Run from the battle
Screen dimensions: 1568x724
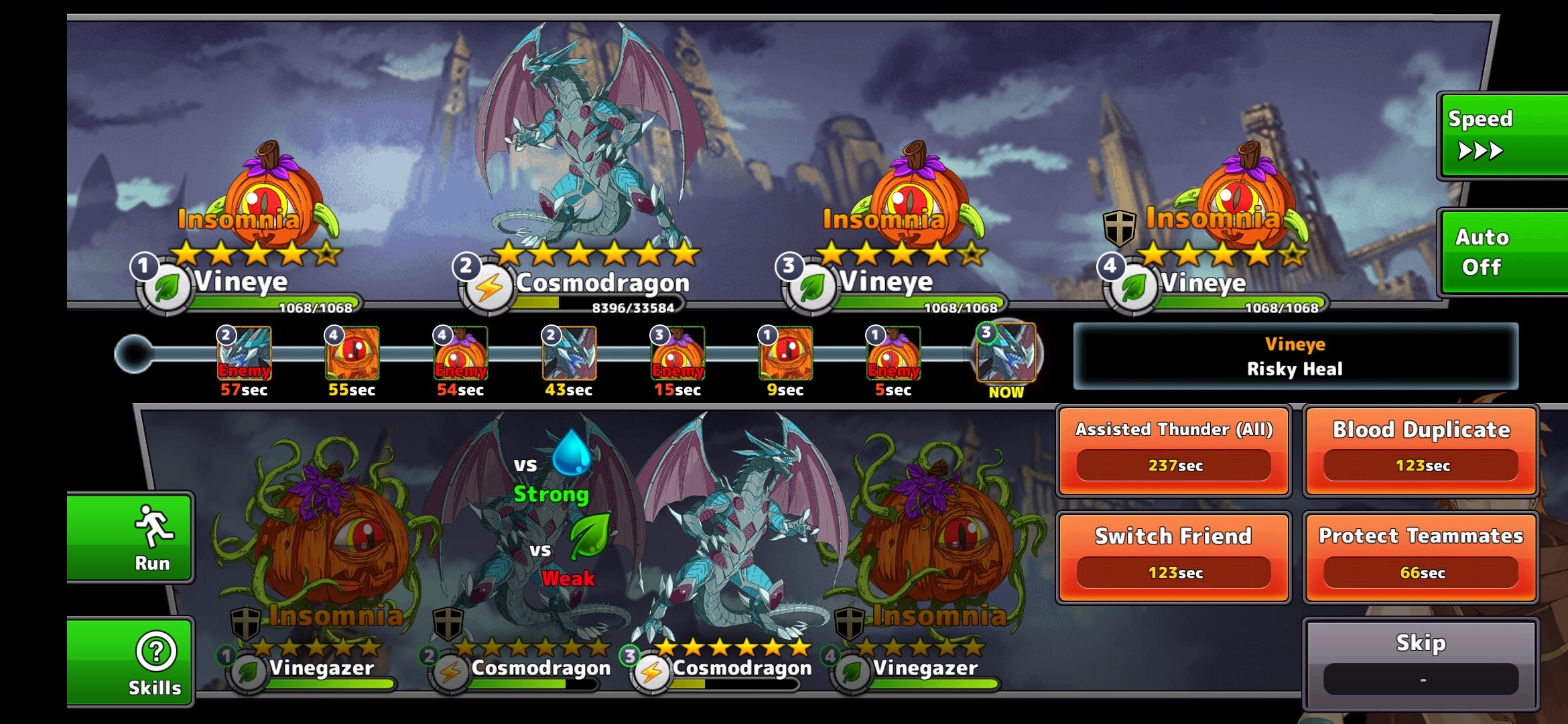click(131, 538)
